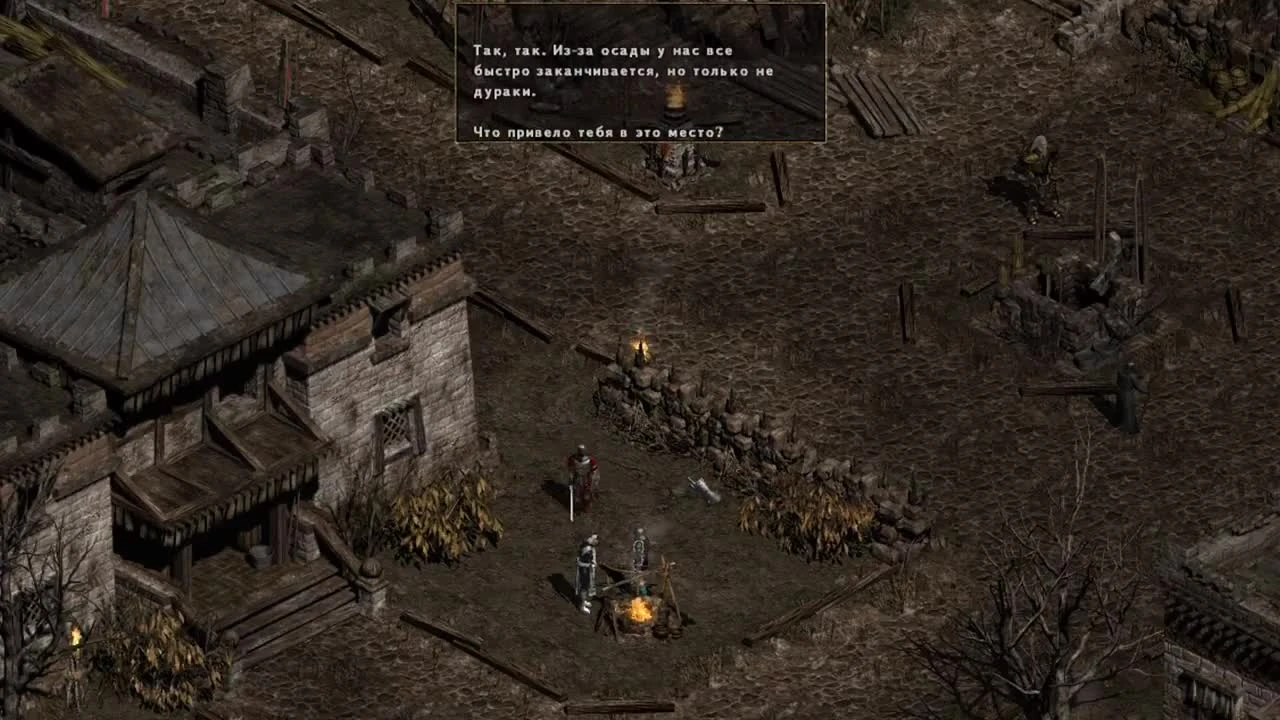Image resolution: width=1280 pixels, height=720 pixels.
Task: Click the wooden awning over the house entrance
Action: (x=215, y=465)
